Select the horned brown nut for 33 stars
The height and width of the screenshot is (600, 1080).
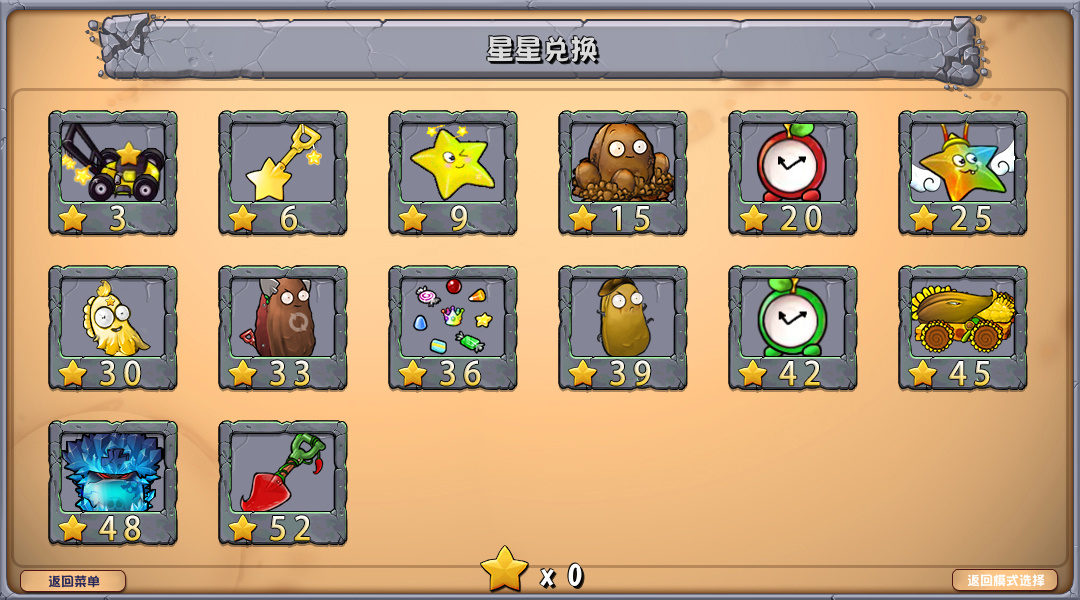[x=283, y=327]
